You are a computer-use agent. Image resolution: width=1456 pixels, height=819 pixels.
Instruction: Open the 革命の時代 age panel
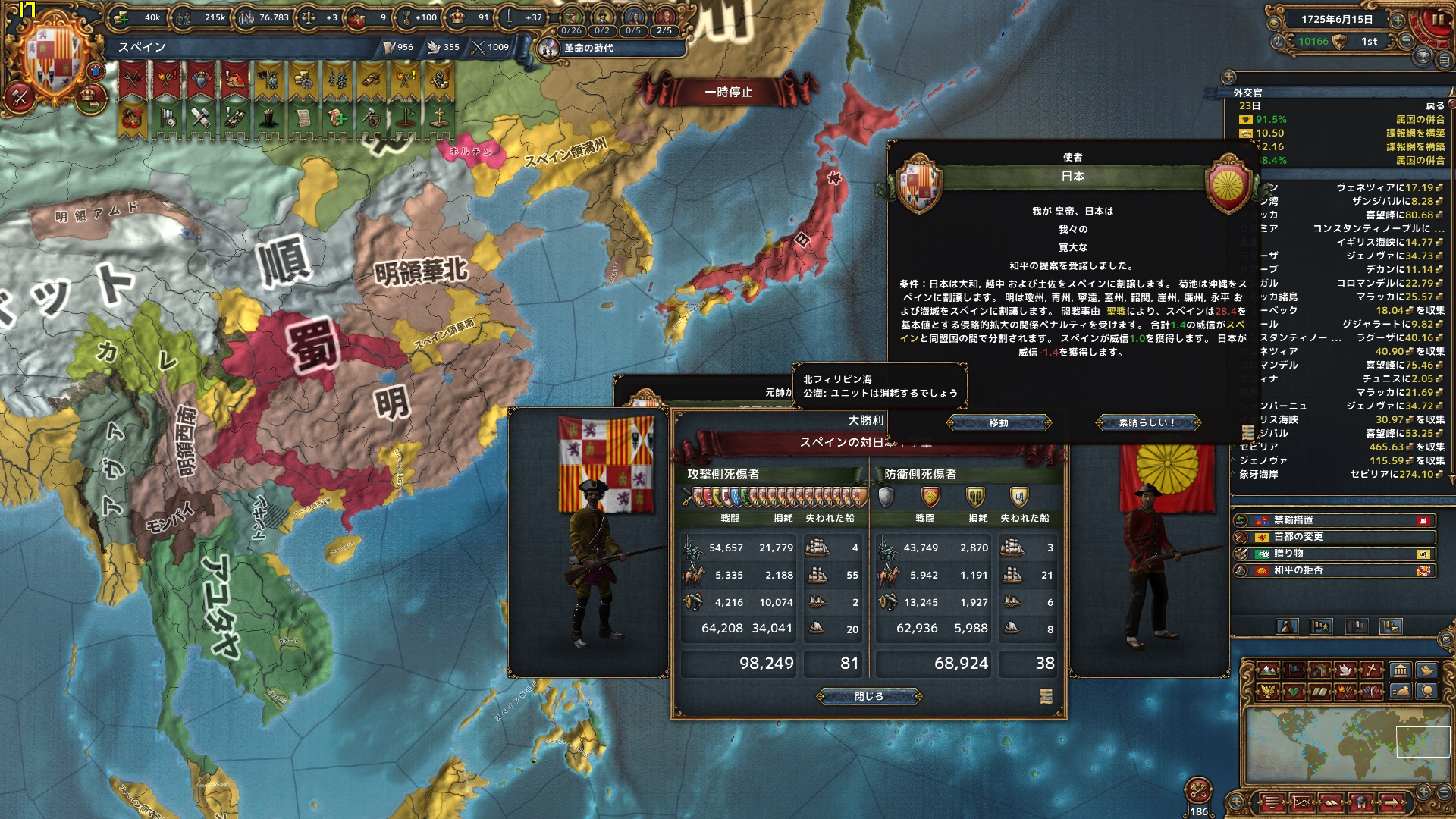click(587, 49)
